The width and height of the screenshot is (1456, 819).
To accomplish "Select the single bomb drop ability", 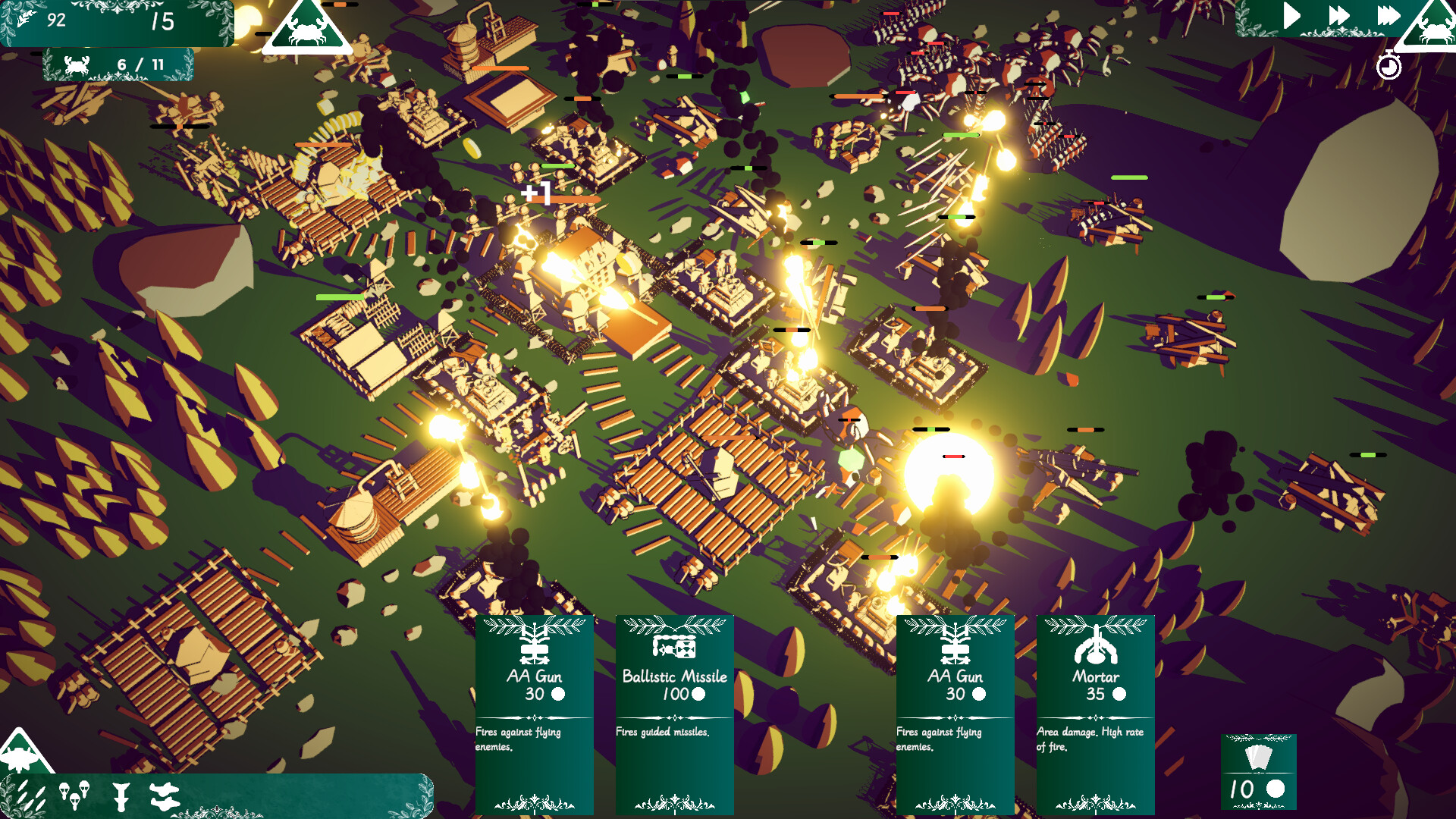I will pos(120,796).
